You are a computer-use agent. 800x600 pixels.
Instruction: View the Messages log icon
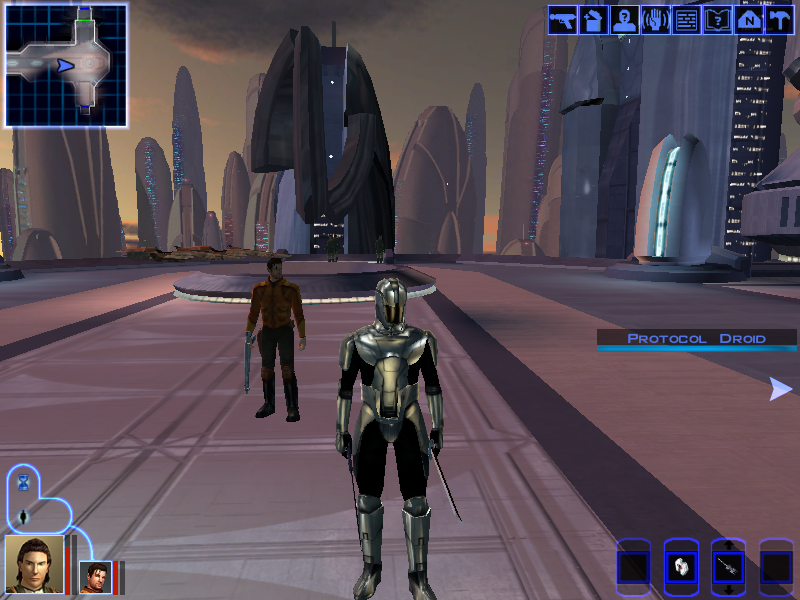coord(686,20)
